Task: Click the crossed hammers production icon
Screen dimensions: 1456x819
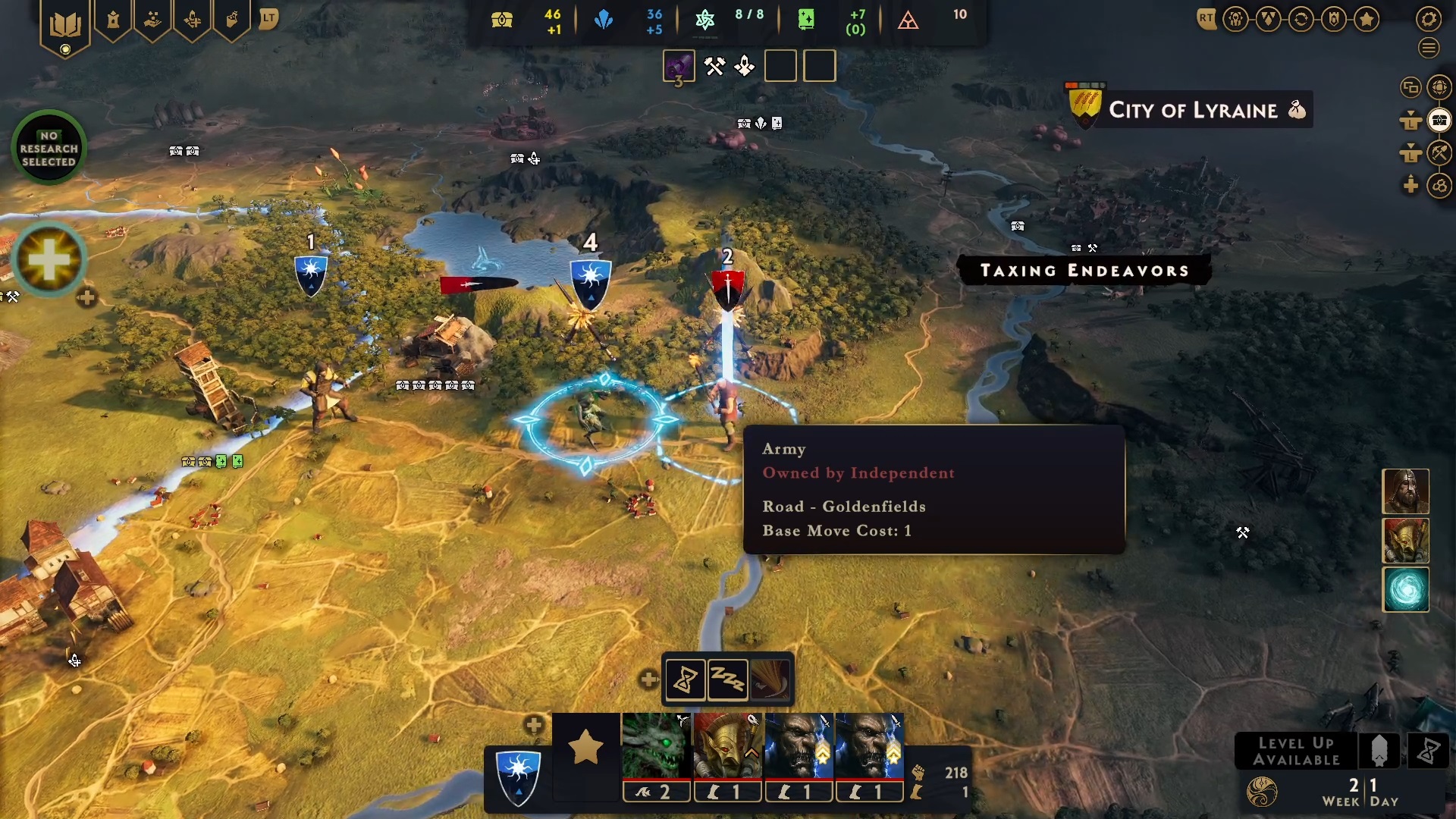Action: click(x=714, y=67)
